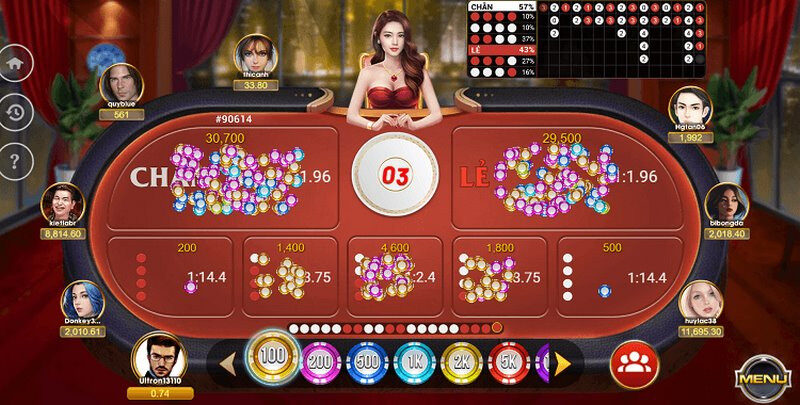Show previous chips with left arrow
Image resolution: width=800 pixels, height=405 pixels.
[226, 361]
